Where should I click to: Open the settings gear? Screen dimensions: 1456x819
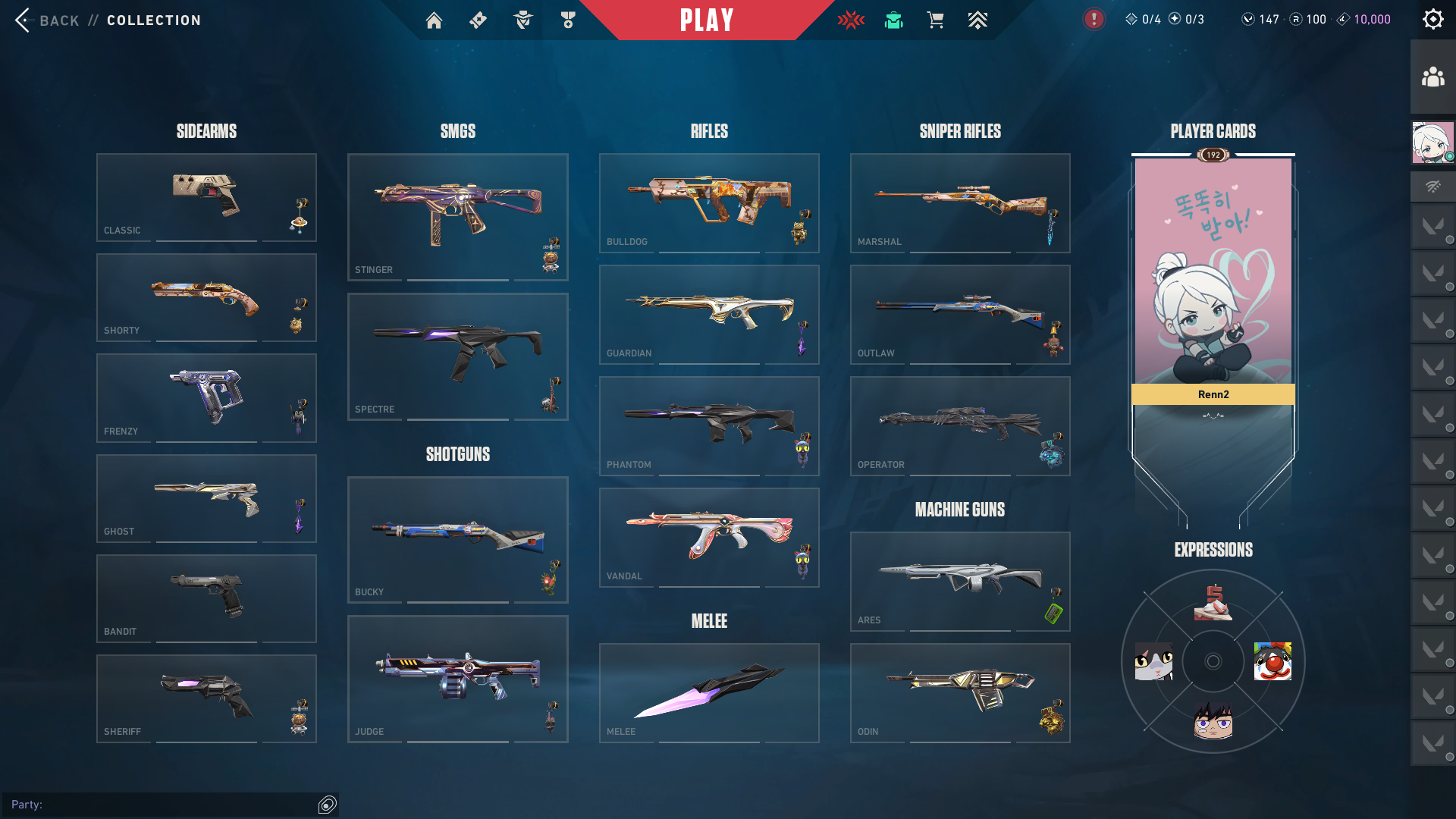point(1432,20)
